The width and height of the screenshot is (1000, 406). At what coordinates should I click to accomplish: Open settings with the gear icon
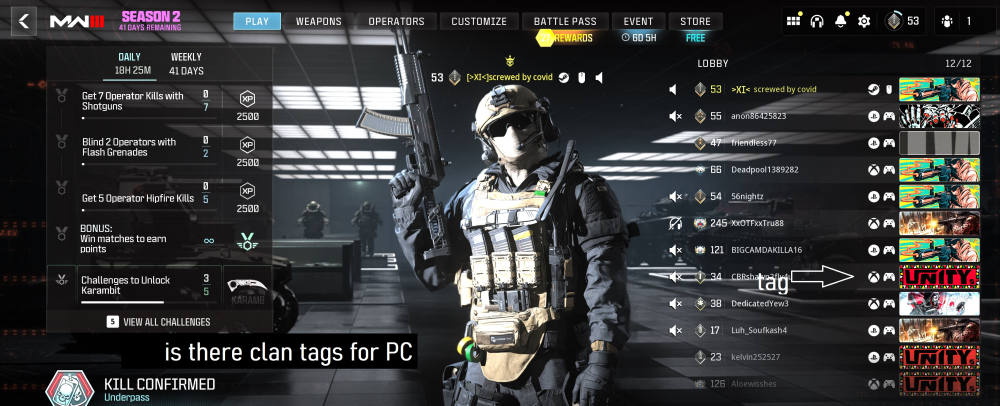pos(864,21)
